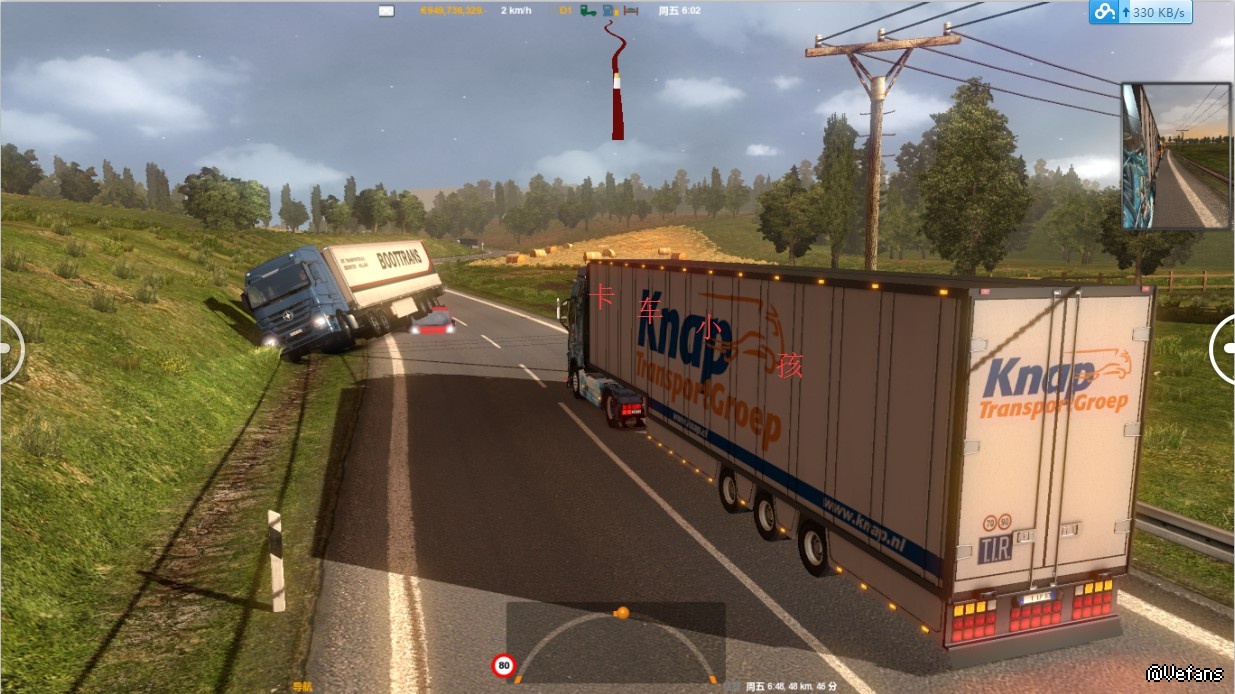Go to the next image arrow
The height and width of the screenshot is (694, 1235).
1223,348
